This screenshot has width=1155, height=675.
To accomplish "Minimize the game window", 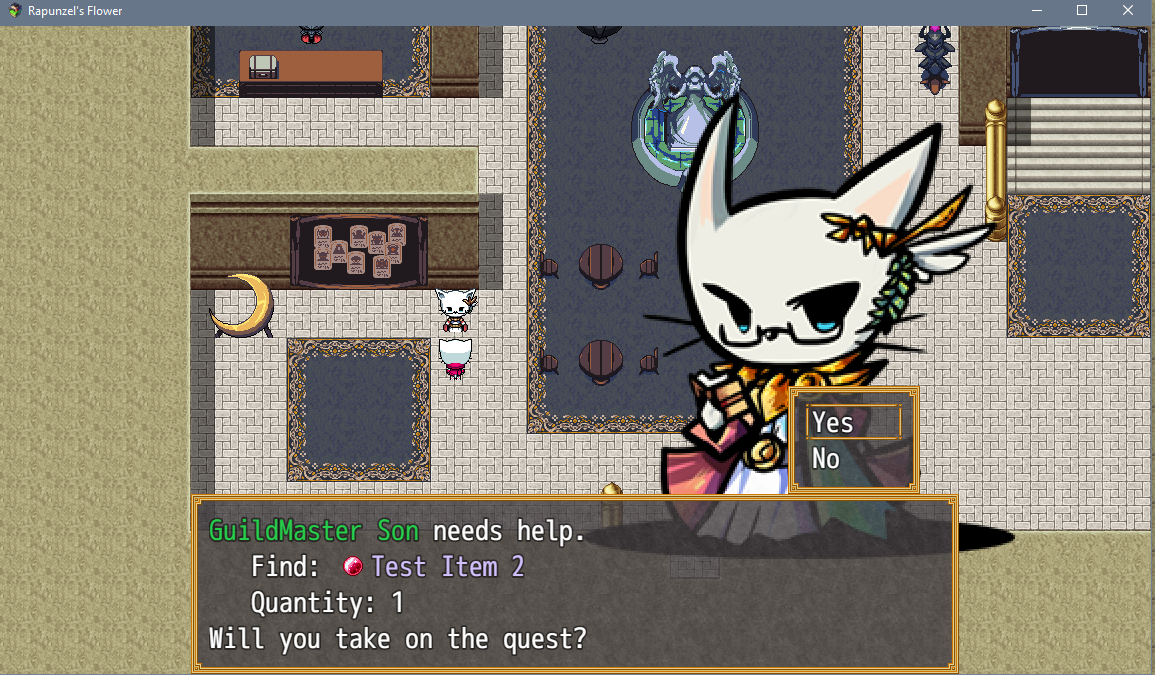I will (x=1036, y=10).
